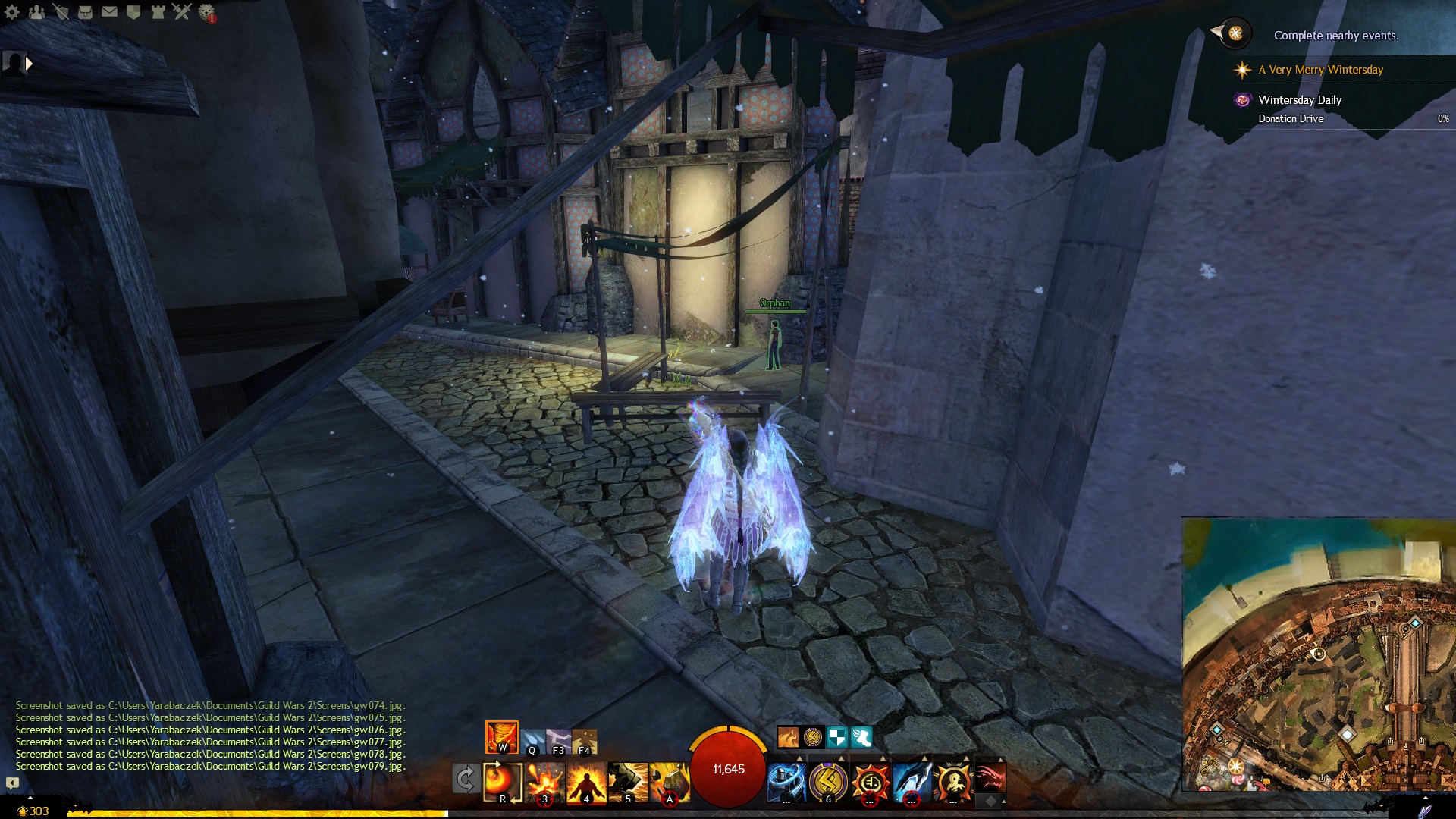Open the PvP crossed swords icon
Image resolution: width=1456 pixels, height=819 pixels.
point(182,12)
